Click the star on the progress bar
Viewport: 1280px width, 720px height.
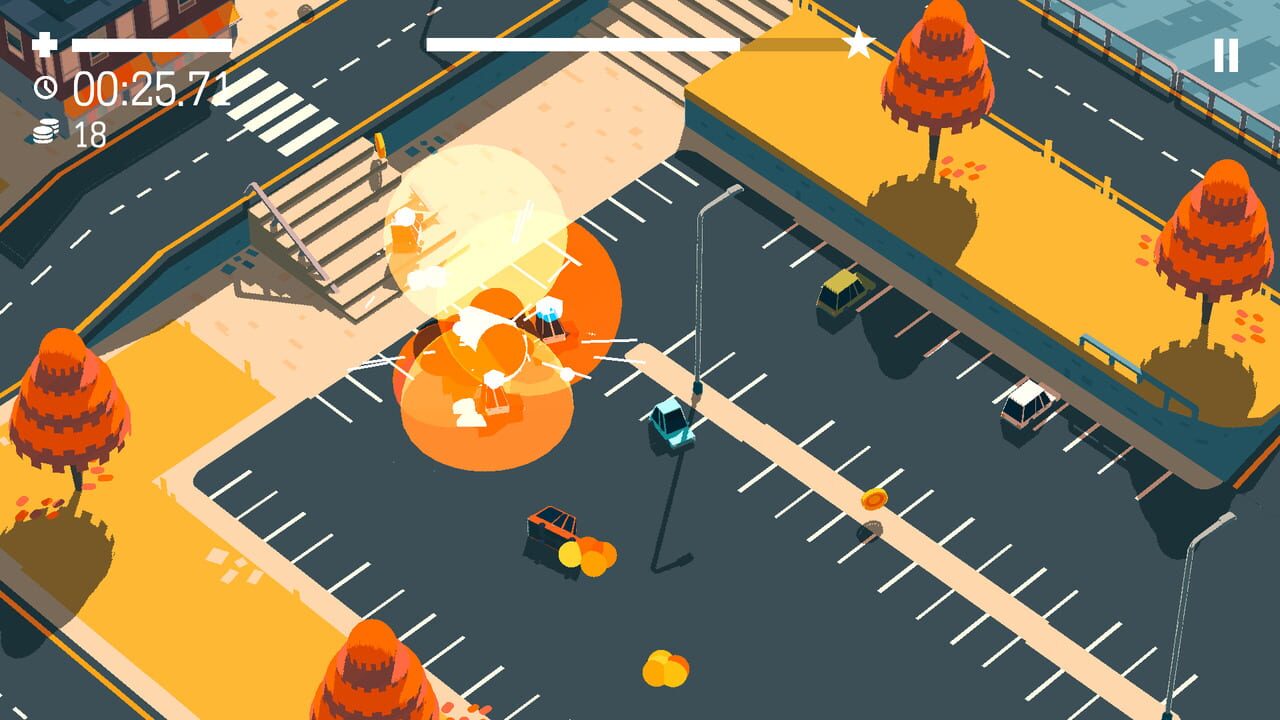pyautogui.click(x=857, y=42)
